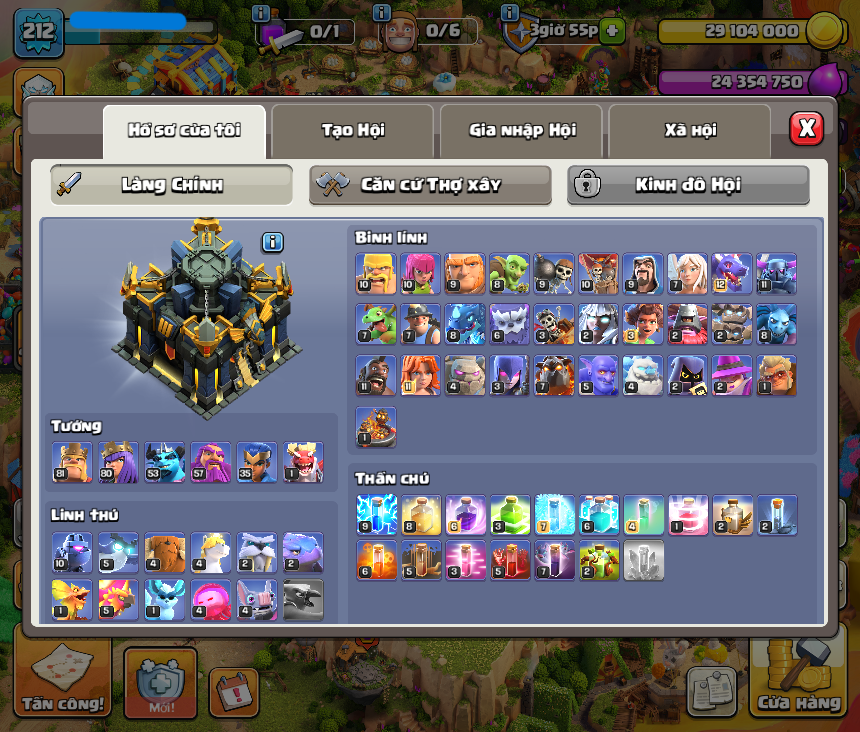The height and width of the screenshot is (732, 860).
Task: Select the Barbarian troop icon
Action: (376, 272)
